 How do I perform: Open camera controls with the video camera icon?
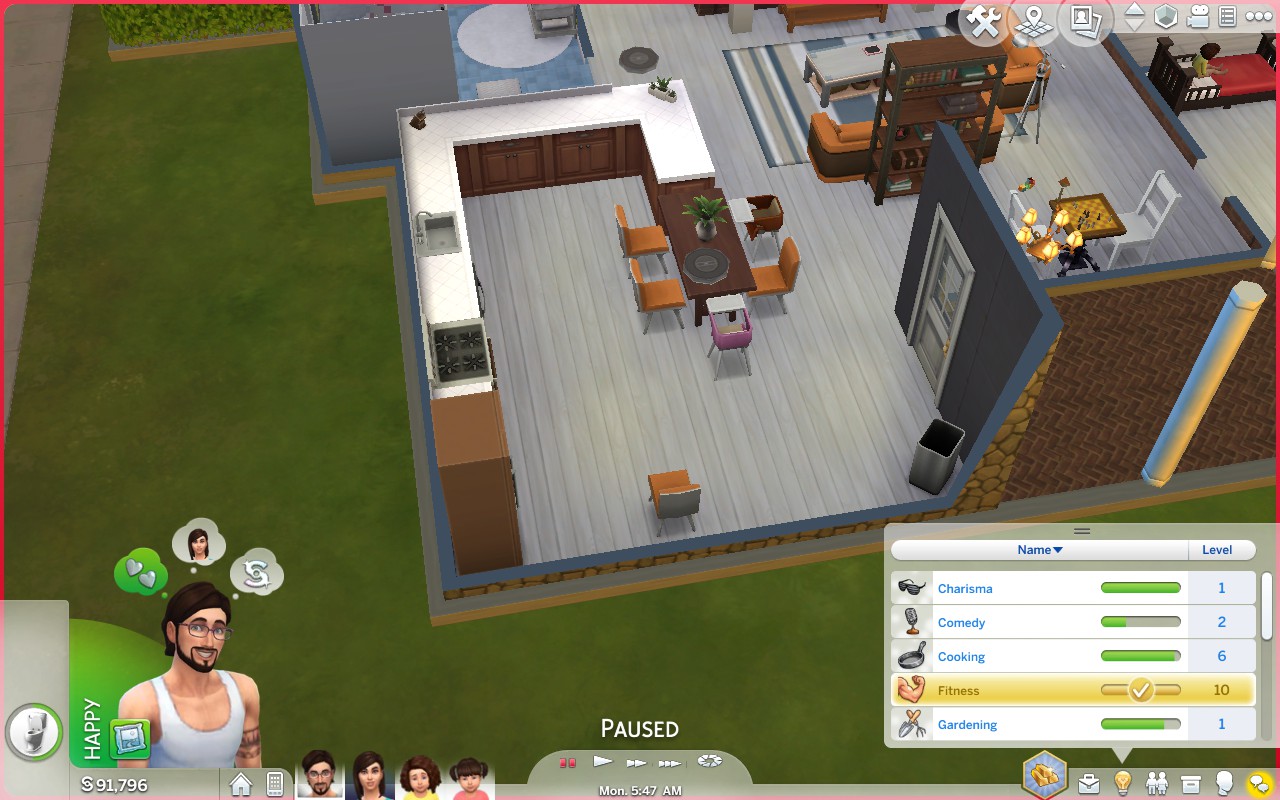click(x=1199, y=16)
